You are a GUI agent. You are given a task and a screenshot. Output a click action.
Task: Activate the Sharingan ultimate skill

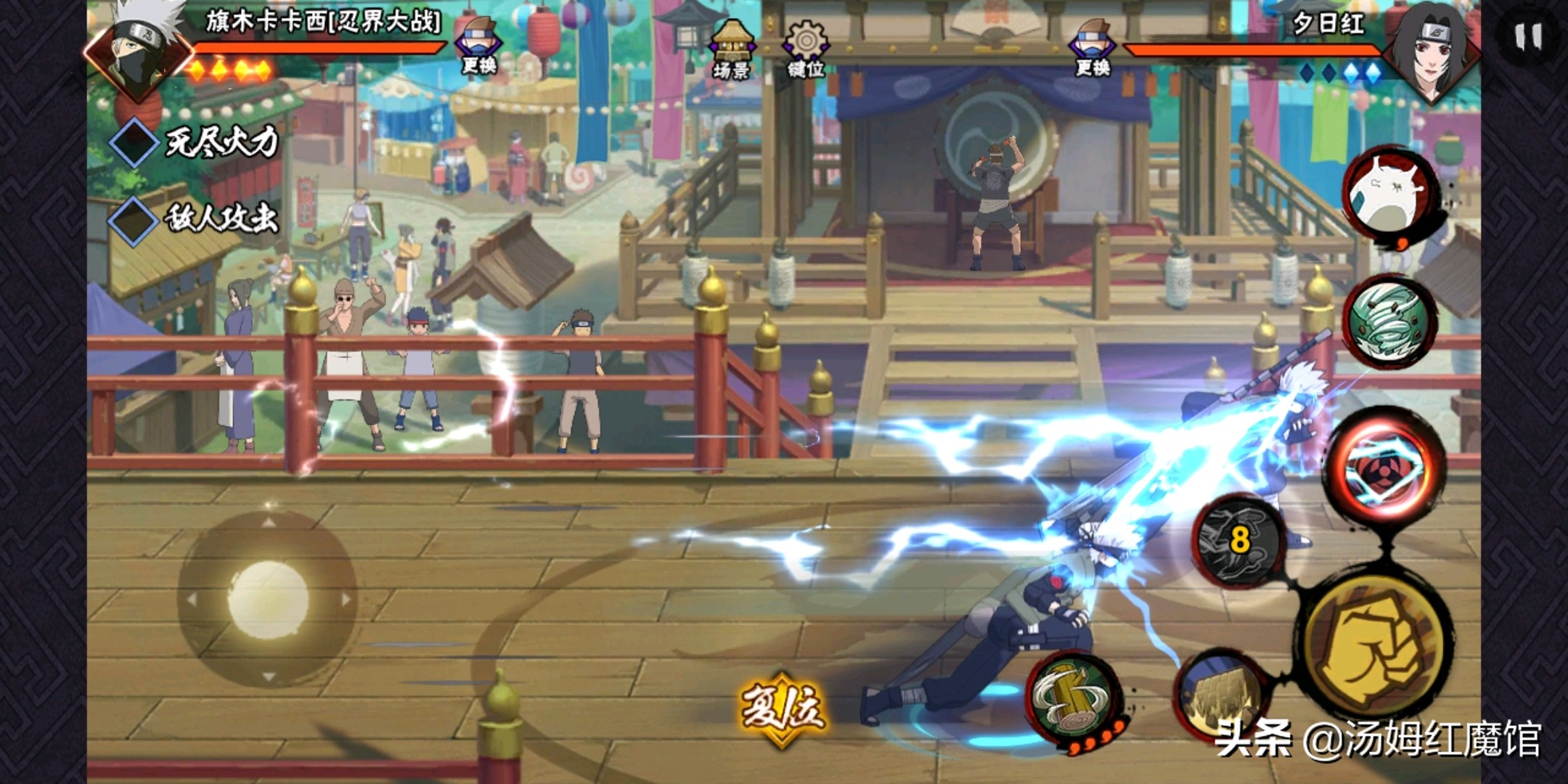click(x=1385, y=469)
